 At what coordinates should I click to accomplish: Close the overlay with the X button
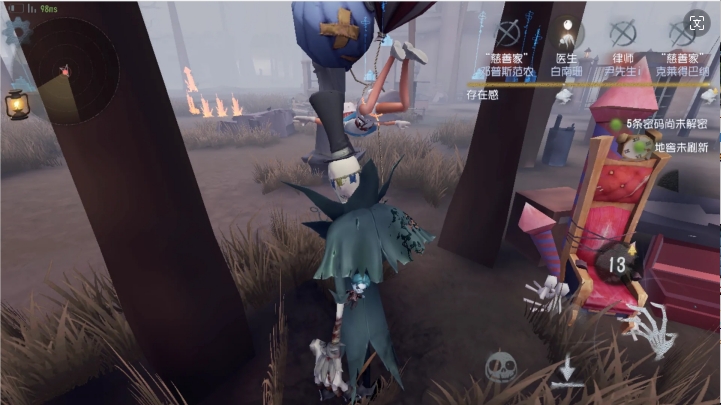(x=696, y=22)
